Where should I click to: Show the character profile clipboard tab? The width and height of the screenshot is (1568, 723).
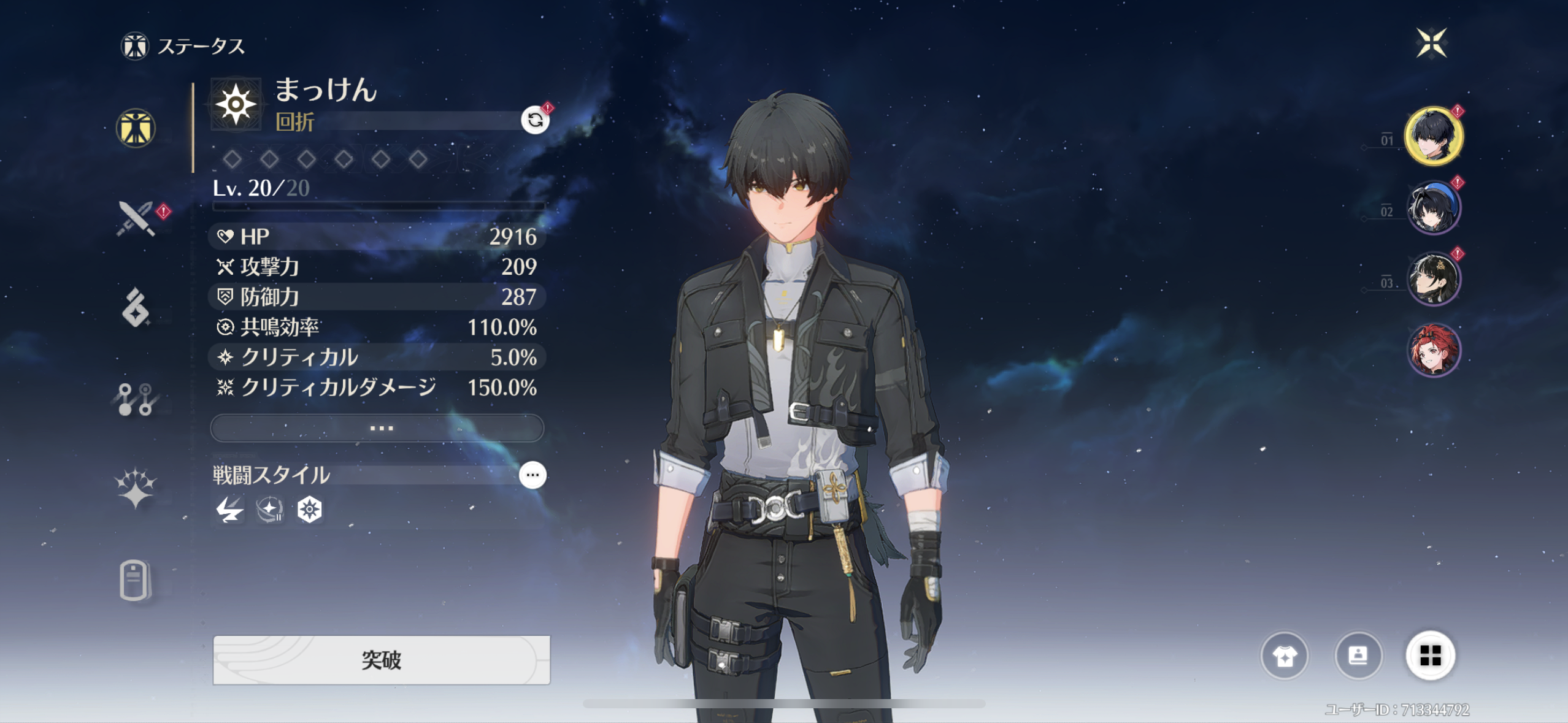click(134, 580)
